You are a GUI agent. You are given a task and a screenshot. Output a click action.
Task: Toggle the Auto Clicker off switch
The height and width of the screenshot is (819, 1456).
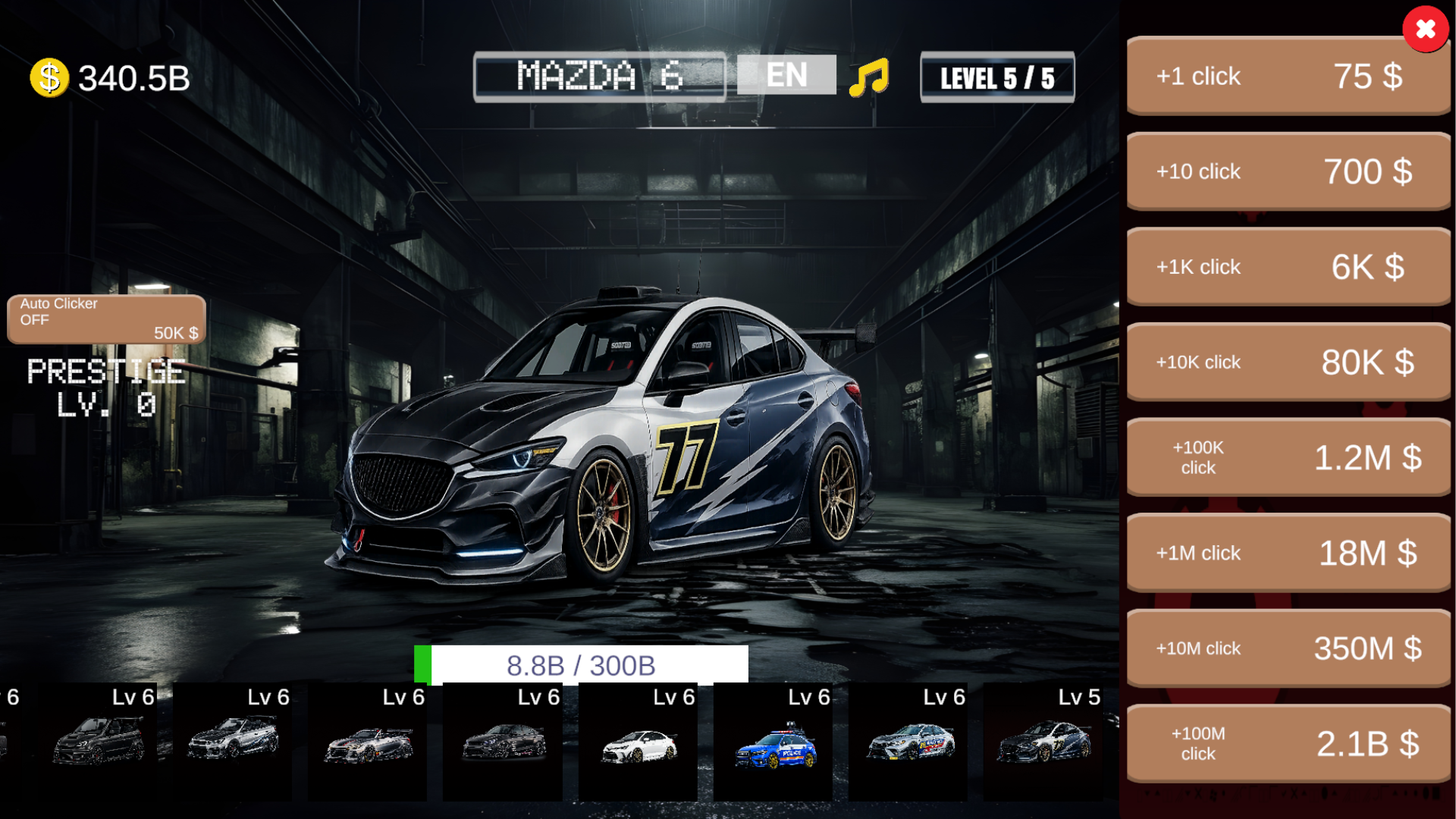105,318
